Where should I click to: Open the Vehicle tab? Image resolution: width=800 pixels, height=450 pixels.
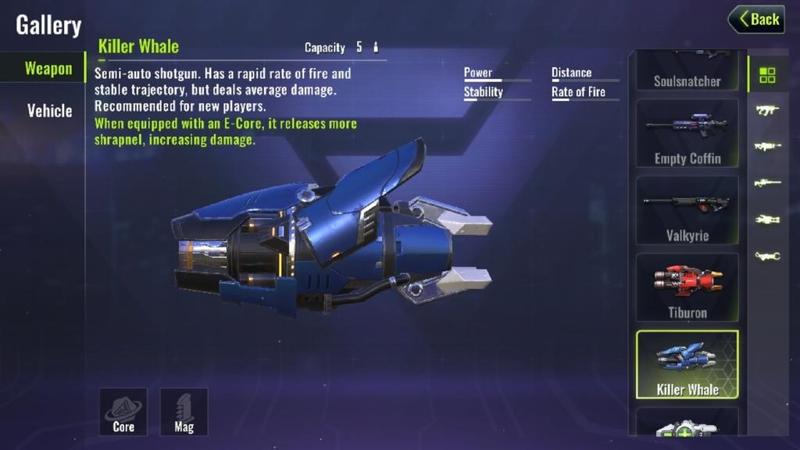(48, 110)
